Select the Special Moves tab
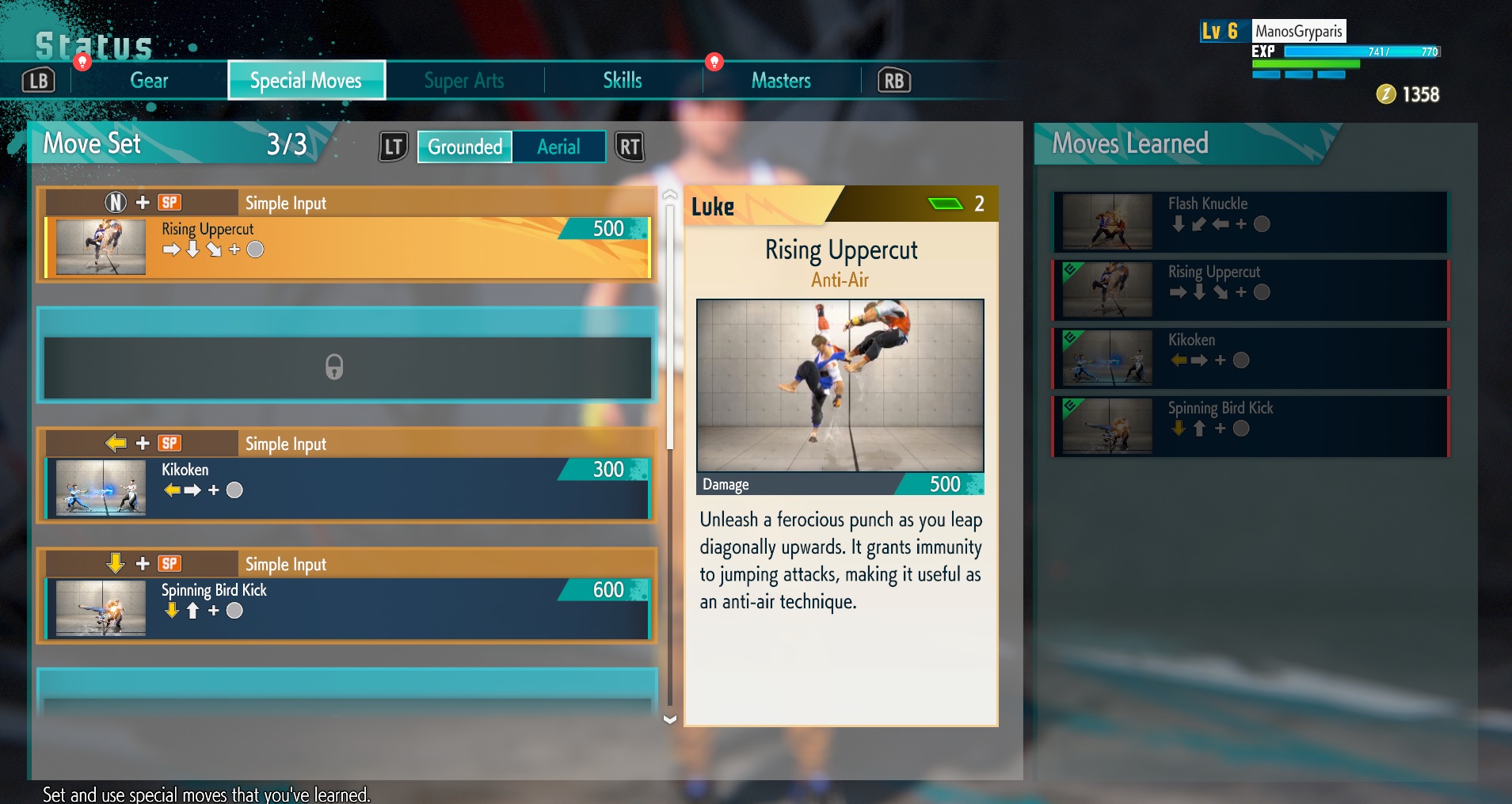The width and height of the screenshot is (1512, 804). tap(307, 81)
